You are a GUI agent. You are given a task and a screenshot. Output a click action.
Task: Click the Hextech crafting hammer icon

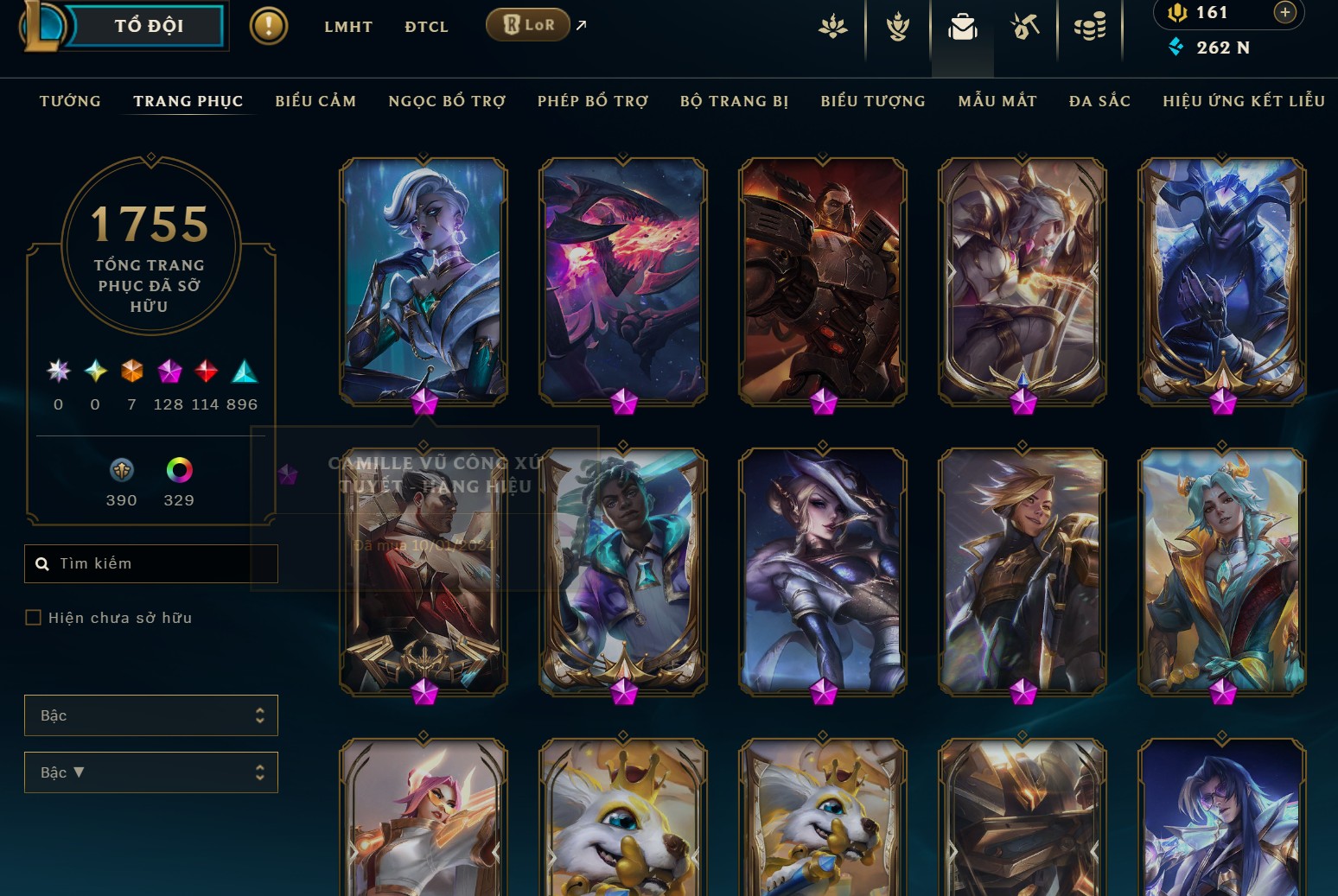click(x=1025, y=27)
